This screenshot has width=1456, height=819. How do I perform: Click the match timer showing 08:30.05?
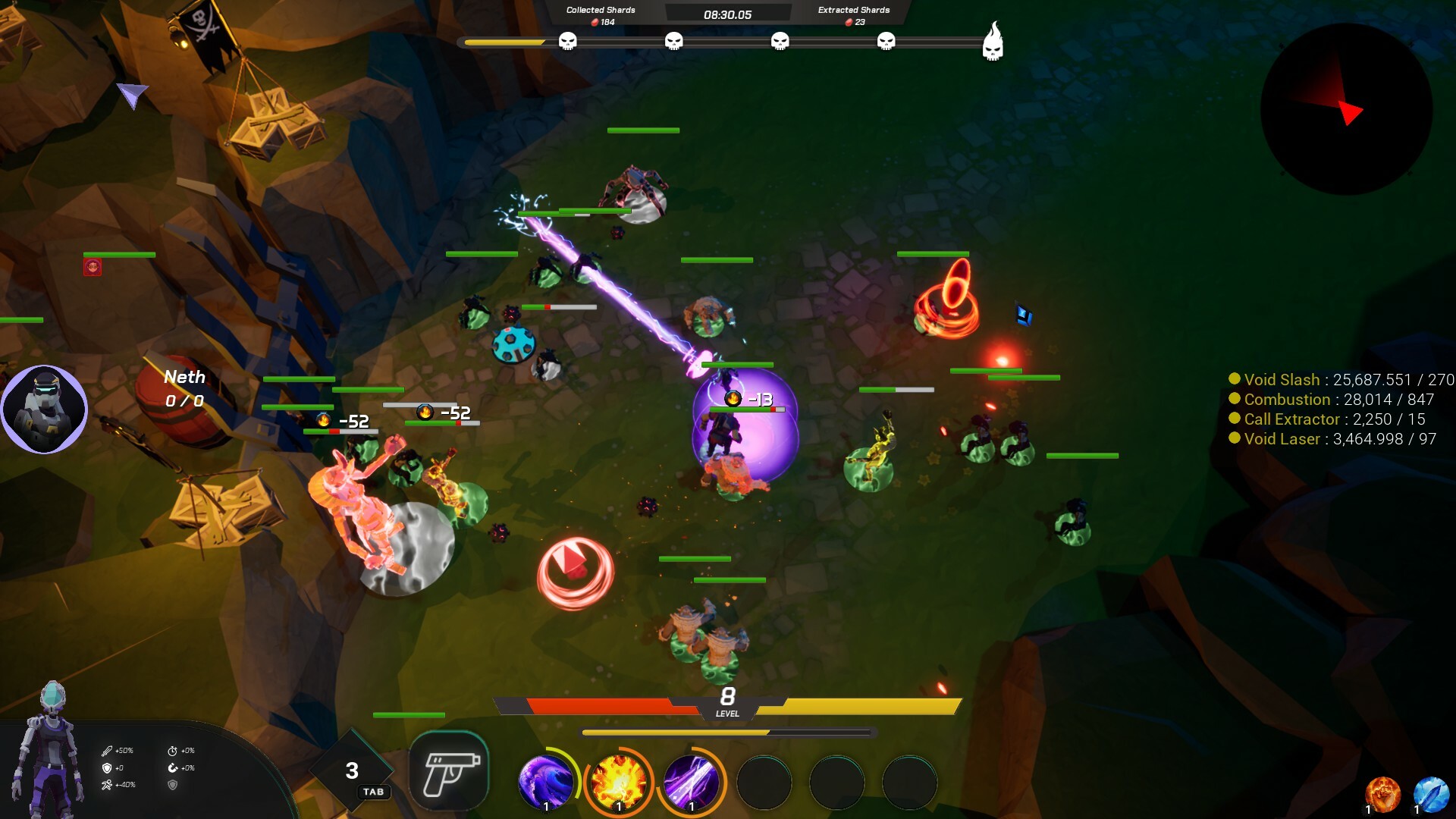(727, 13)
